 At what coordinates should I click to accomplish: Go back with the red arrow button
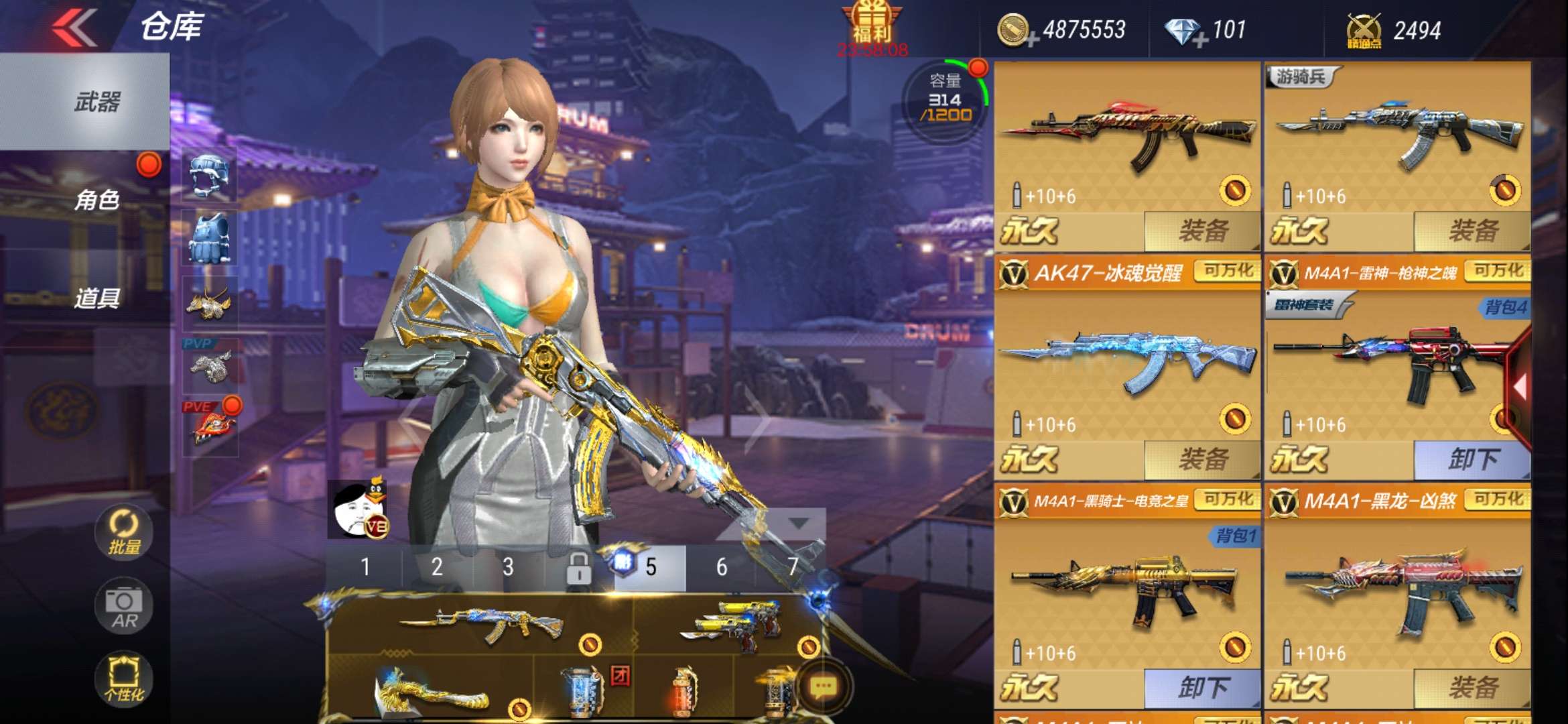(x=74, y=27)
